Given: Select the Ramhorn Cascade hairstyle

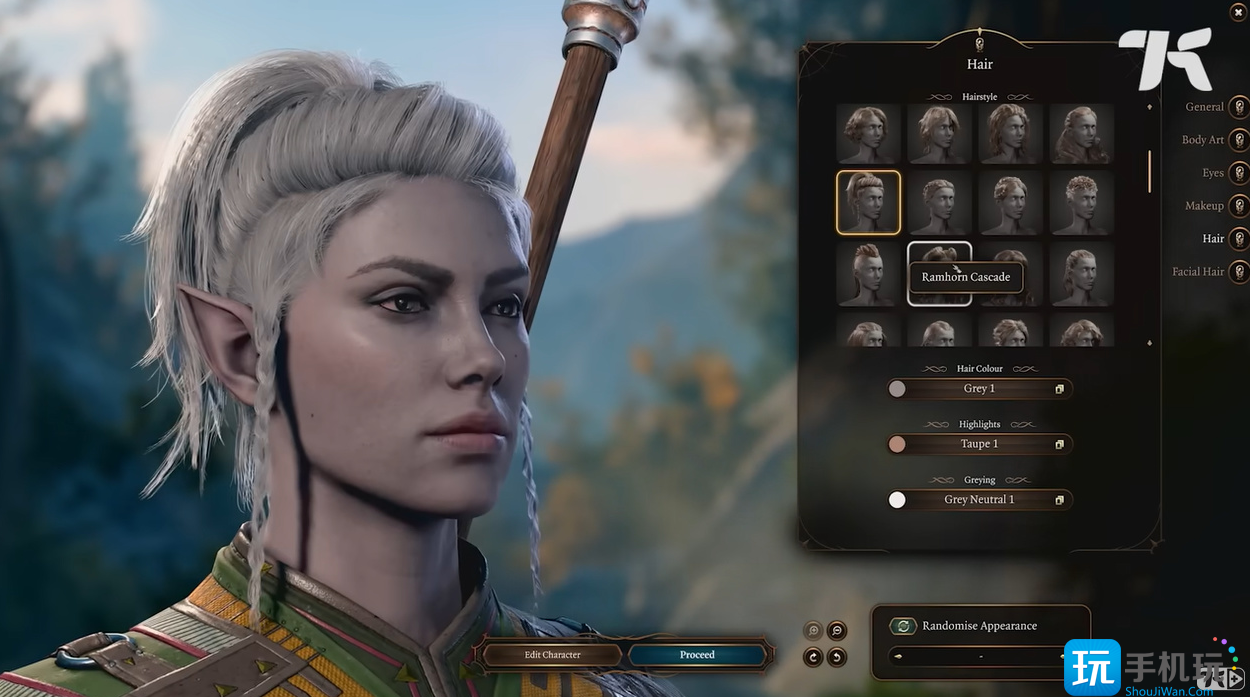Looking at the screenshot, I should [939, 273].
